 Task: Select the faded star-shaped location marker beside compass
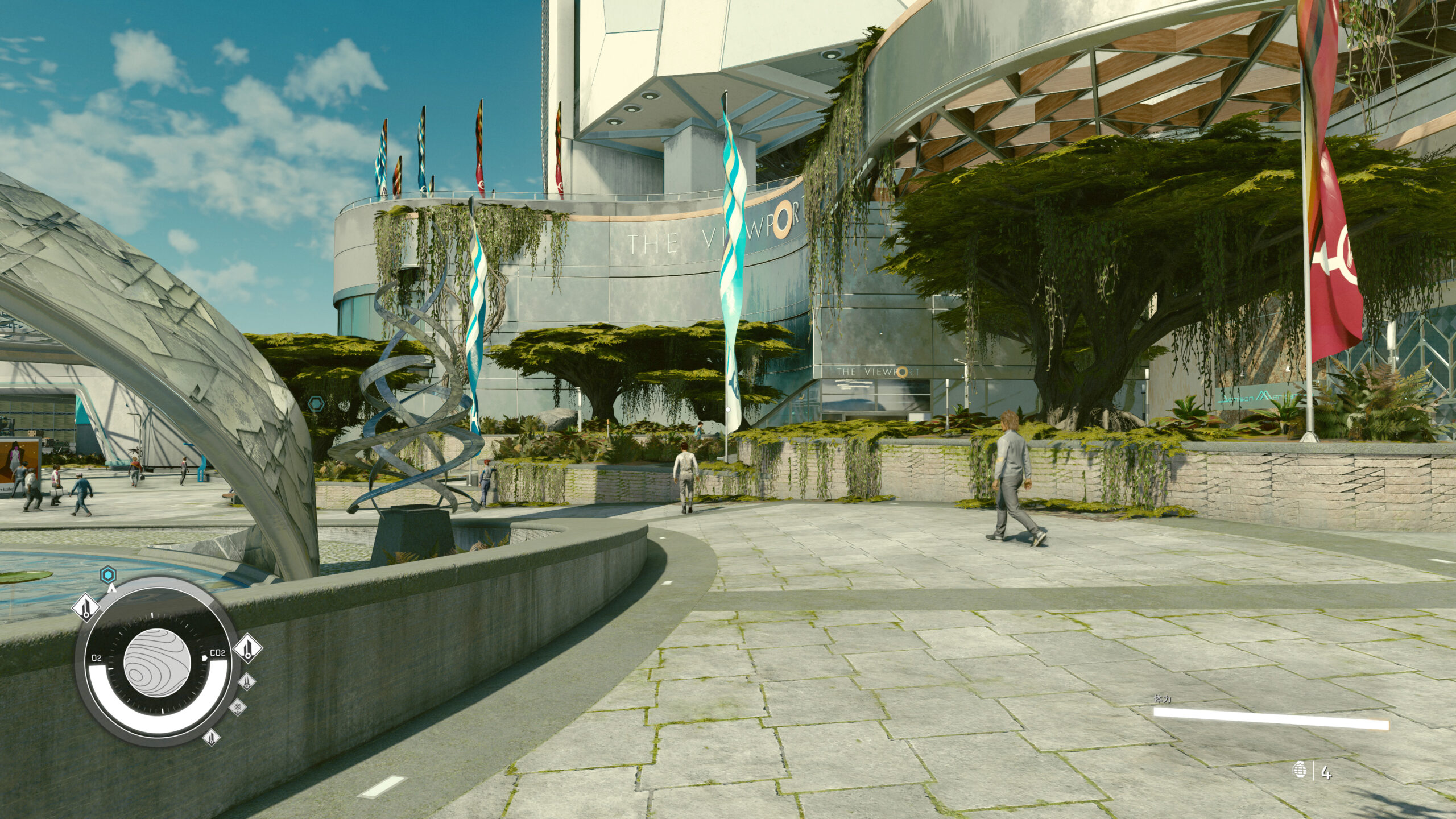[238, 708]
